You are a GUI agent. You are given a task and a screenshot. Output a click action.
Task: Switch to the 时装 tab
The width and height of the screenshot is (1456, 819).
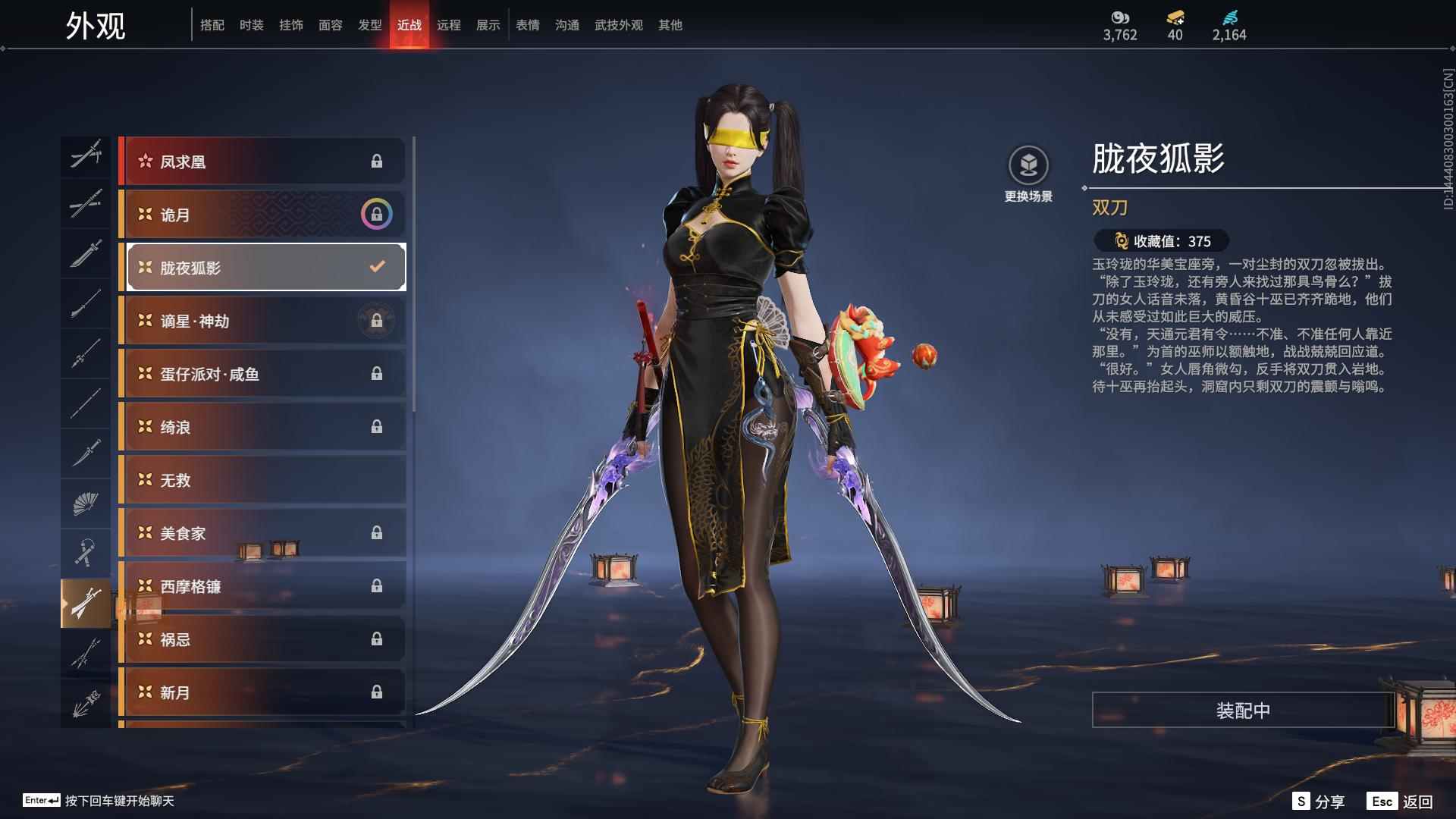[252, 25]
